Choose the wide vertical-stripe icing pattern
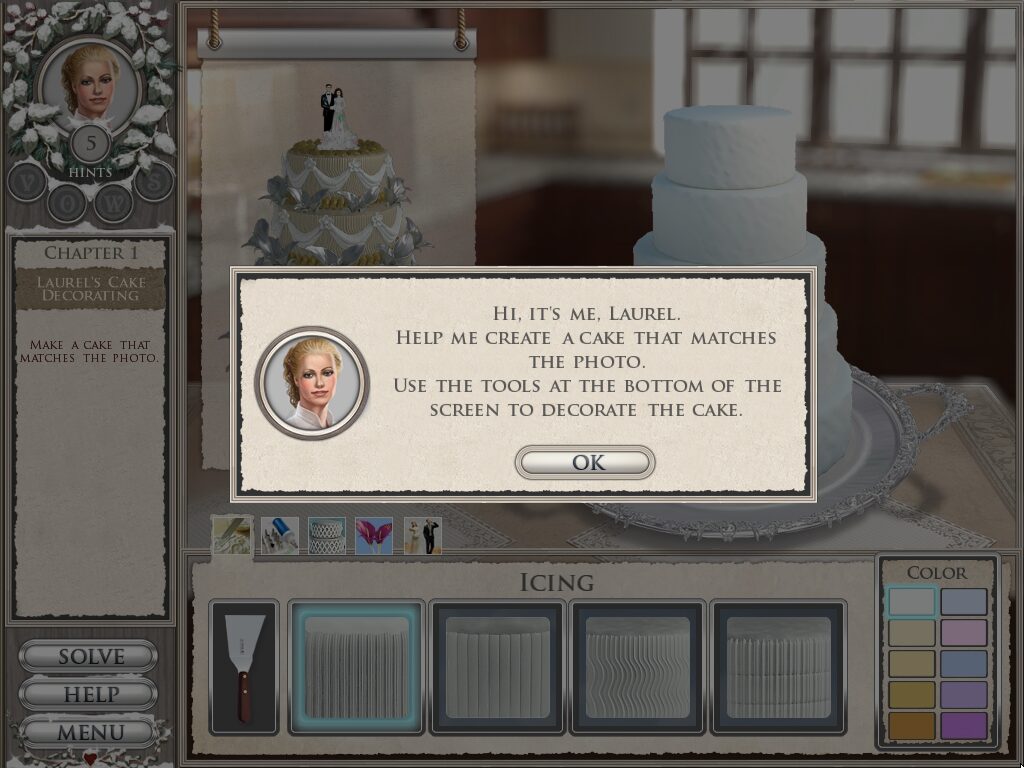 [x=498, y=667]
